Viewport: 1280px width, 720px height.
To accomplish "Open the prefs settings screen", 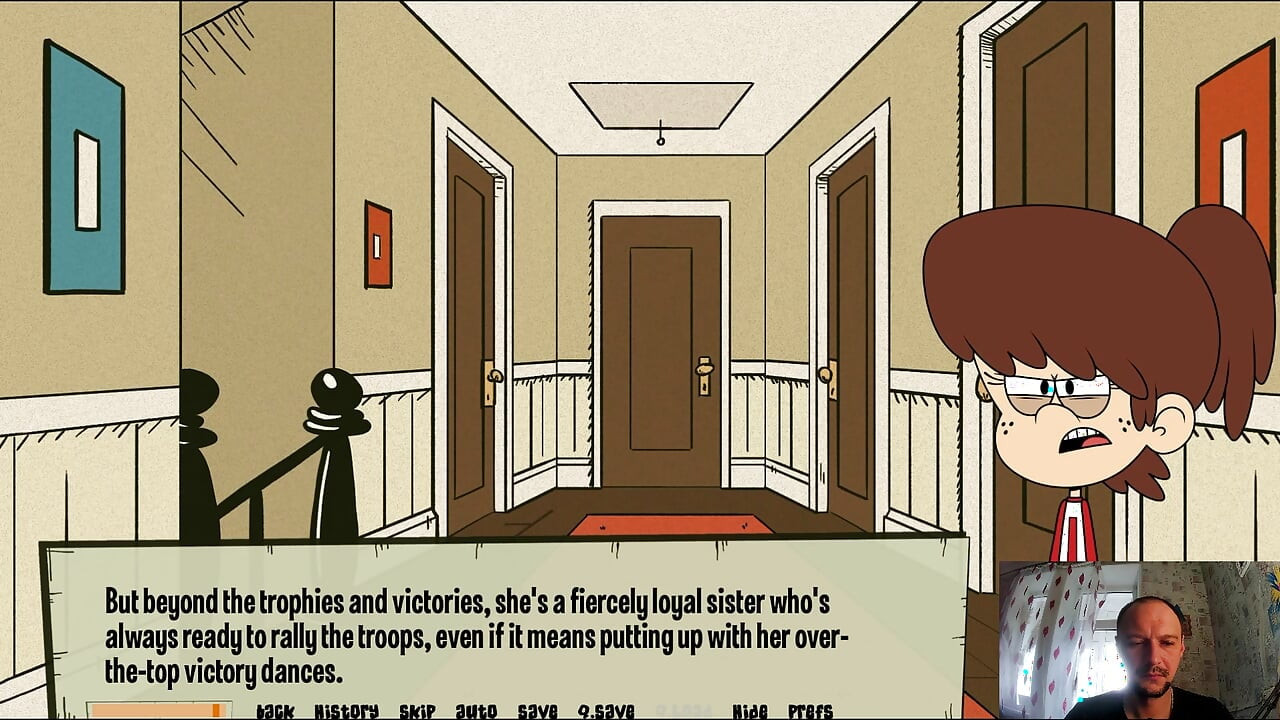I will coord(810,710).
